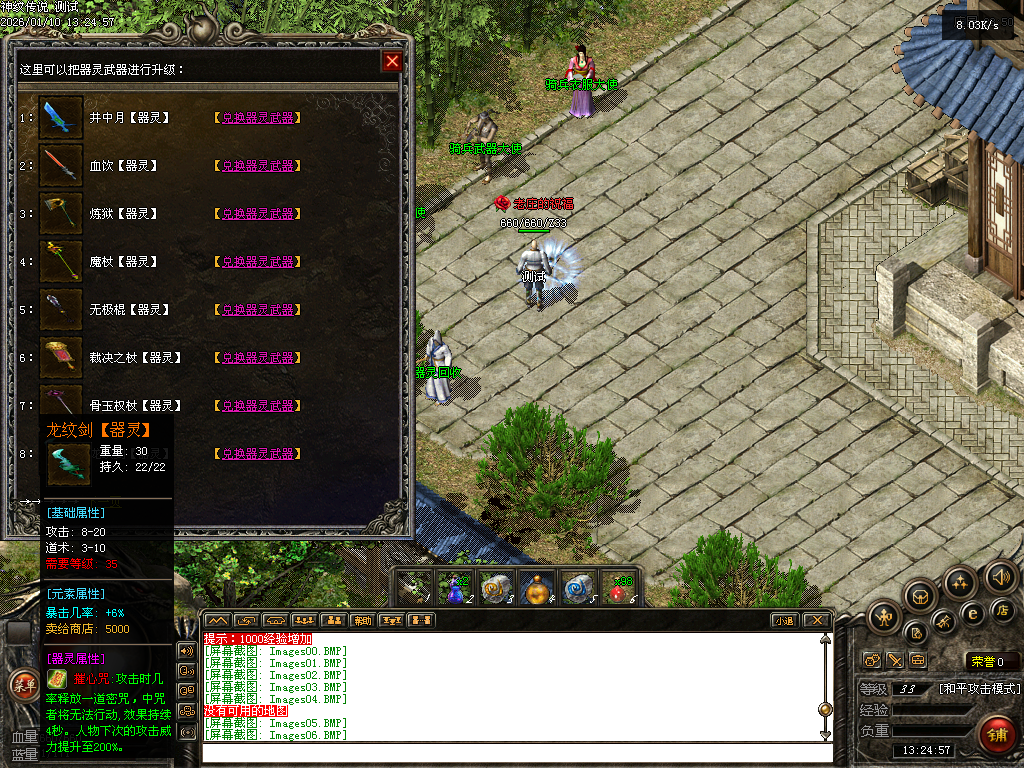Use the red potion stack in the hotbar
Screen dimensions: 1024x768
point(622,589)
